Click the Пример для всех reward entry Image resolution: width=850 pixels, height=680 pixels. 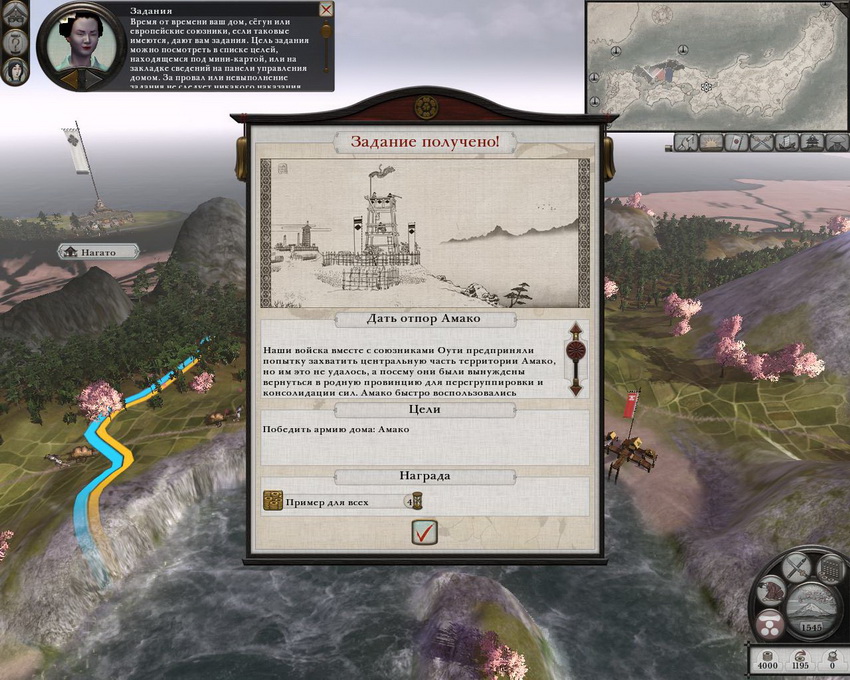coord(342,501)
